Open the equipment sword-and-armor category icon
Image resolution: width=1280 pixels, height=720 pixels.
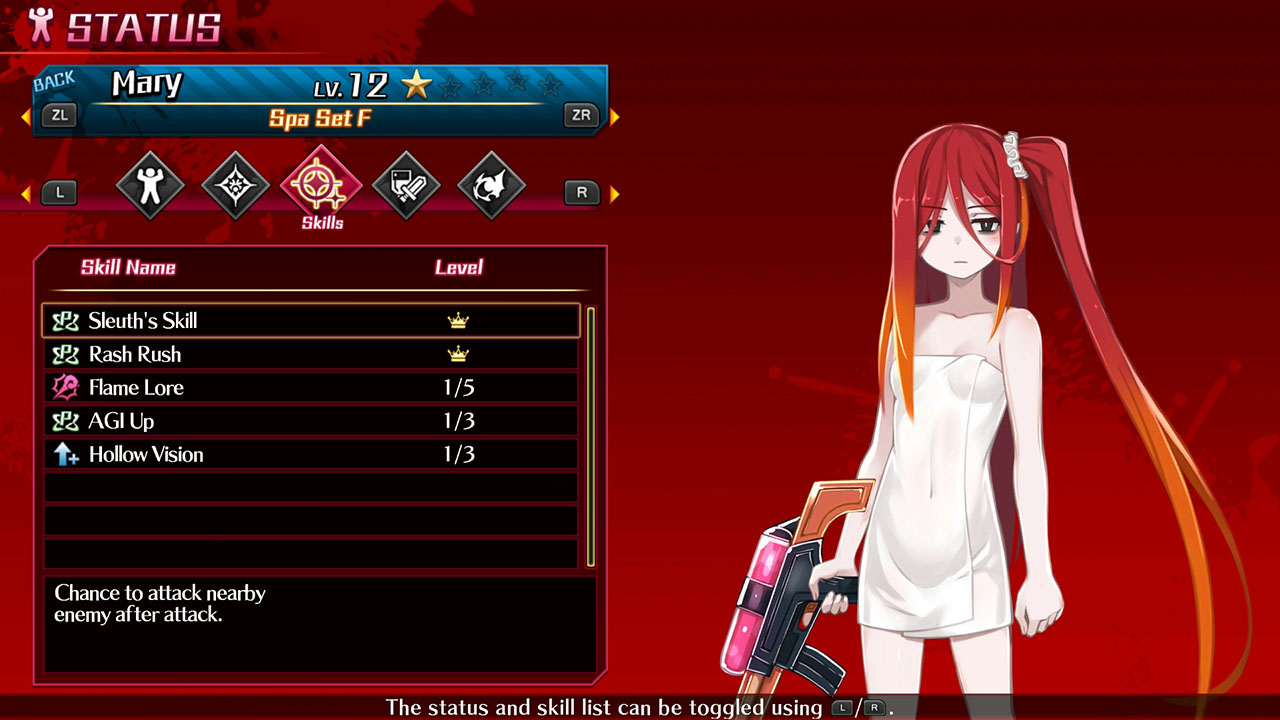coord(406,183)
